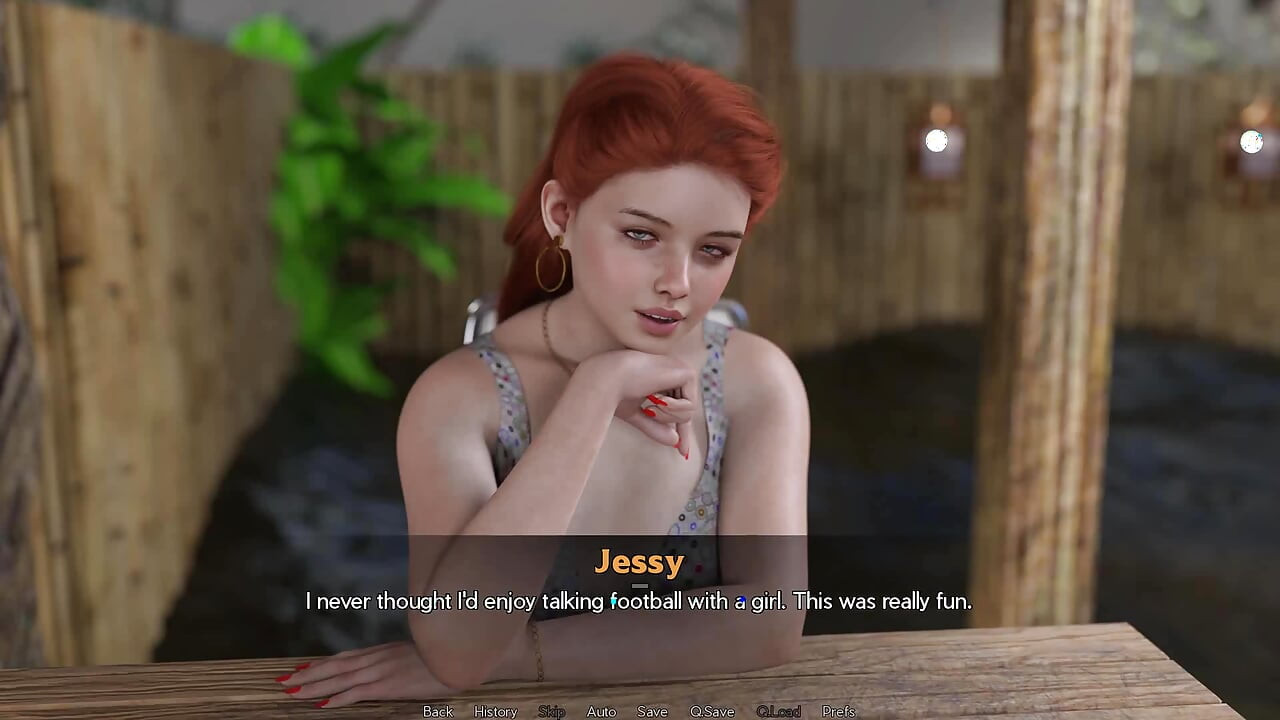Perform a Q.Save quick save

712,711
